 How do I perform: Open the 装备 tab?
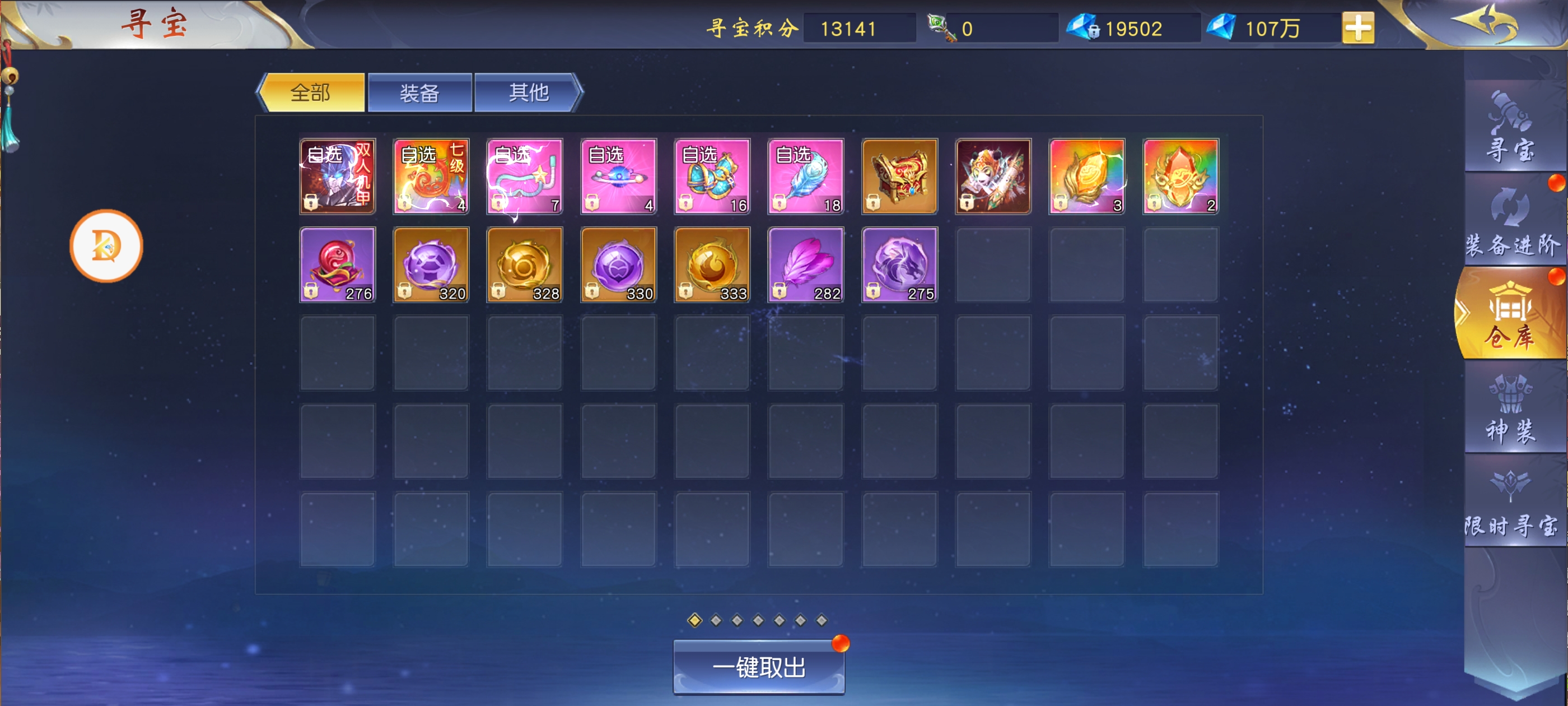(x=419, y=92)
